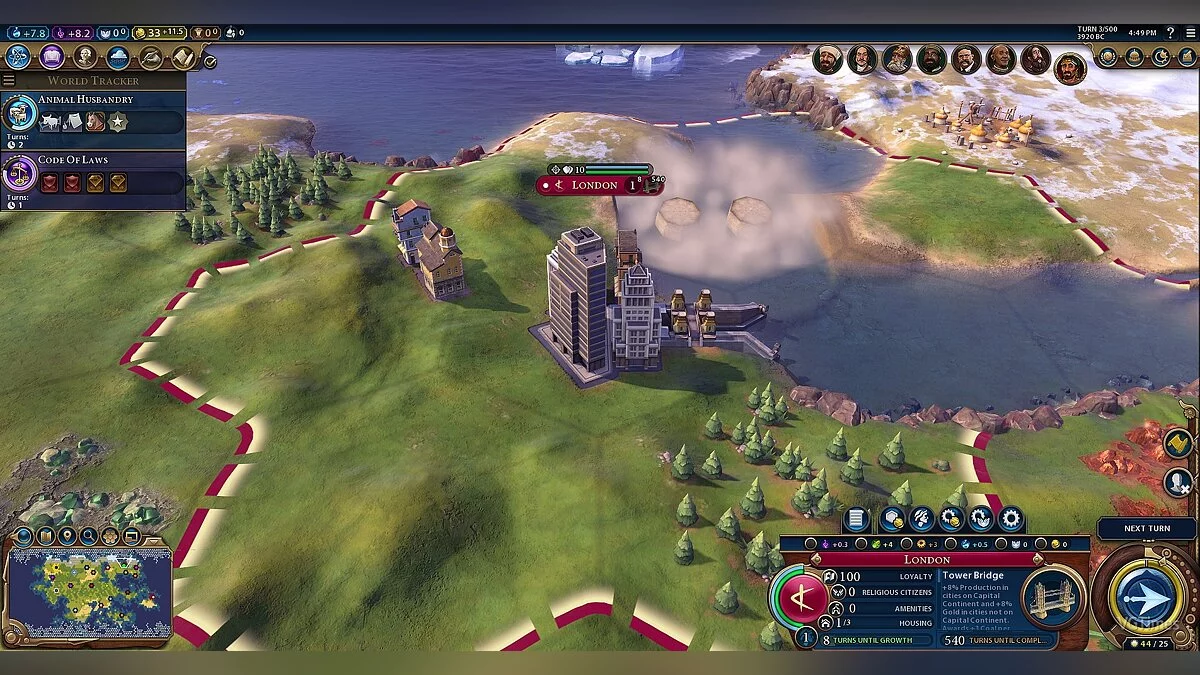
Task: Open the Civics Tree button
Action: 51,57
